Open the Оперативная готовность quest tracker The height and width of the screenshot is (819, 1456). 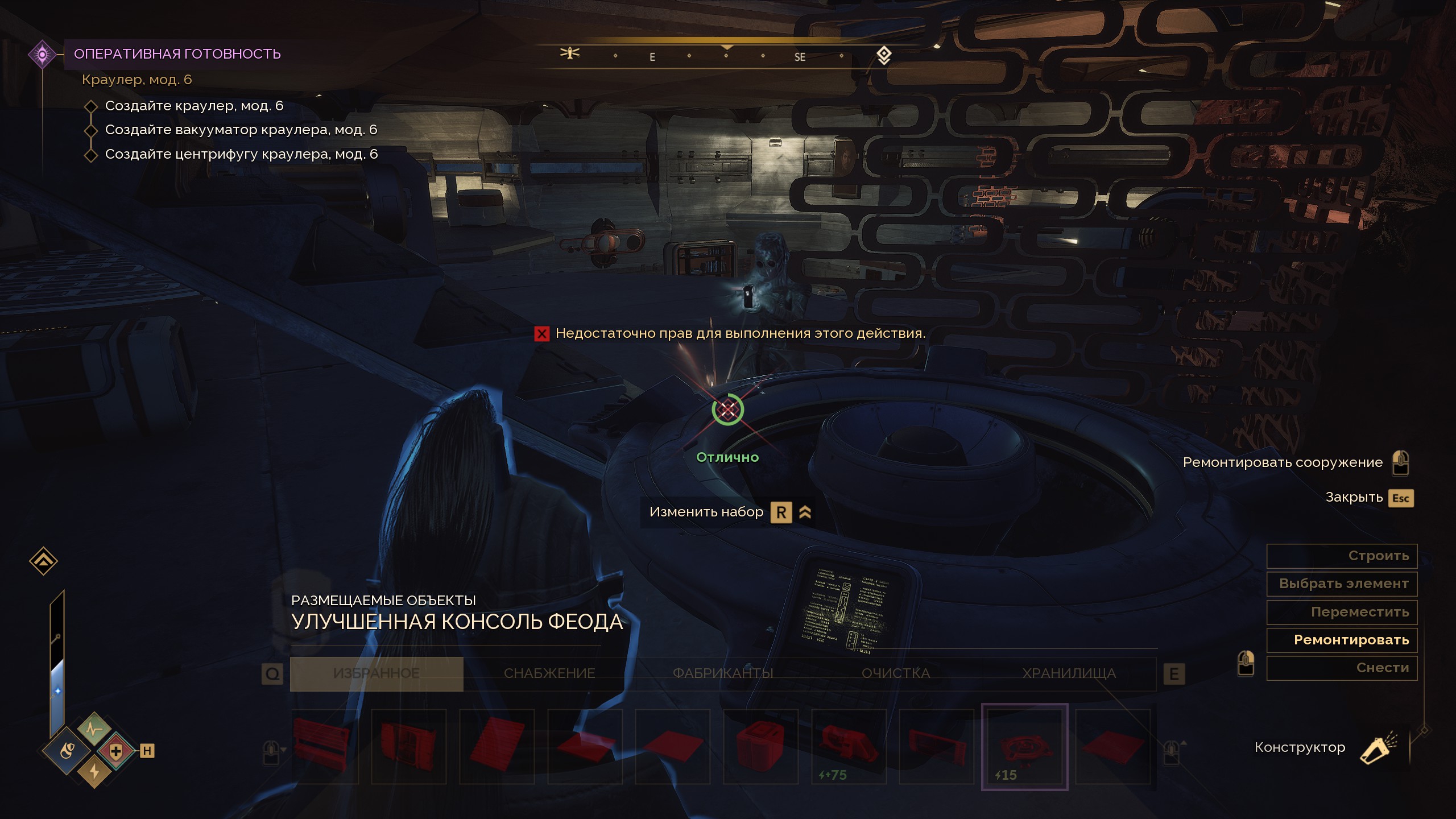(177, 54)
